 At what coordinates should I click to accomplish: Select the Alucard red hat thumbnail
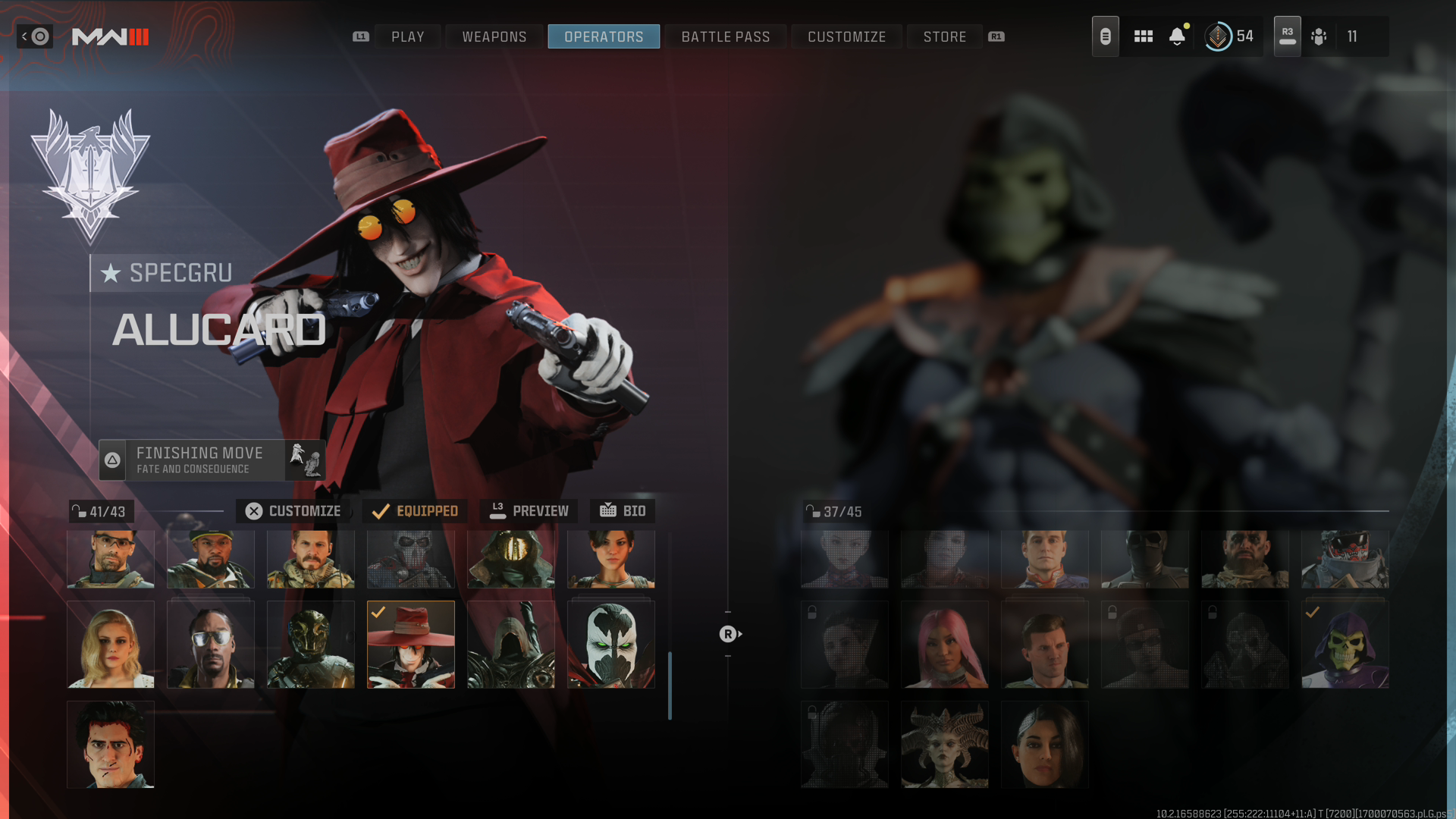coord(411,645)
